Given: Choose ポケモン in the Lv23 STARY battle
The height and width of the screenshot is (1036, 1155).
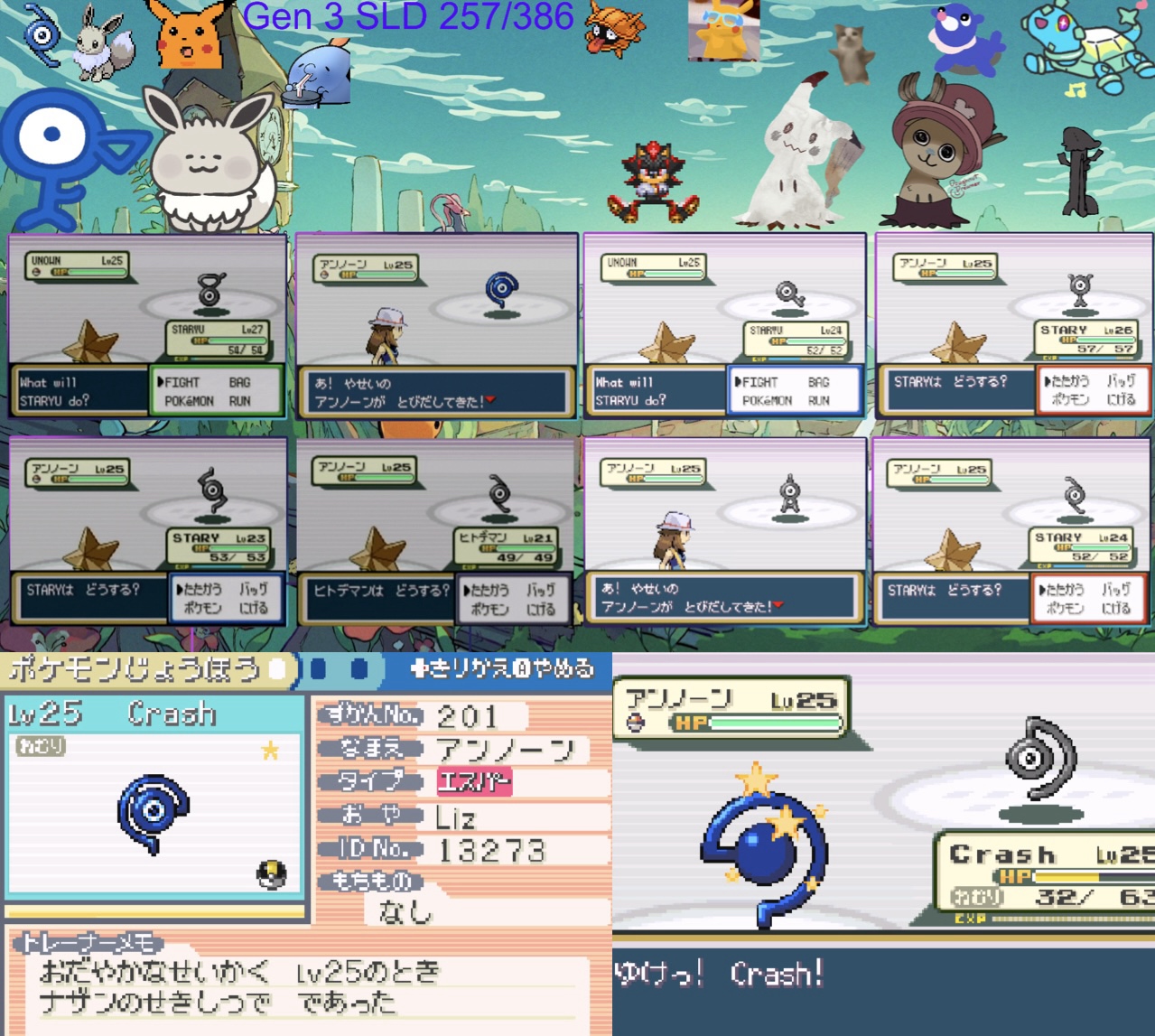Looking at the screenshot, I should (202, 608).
